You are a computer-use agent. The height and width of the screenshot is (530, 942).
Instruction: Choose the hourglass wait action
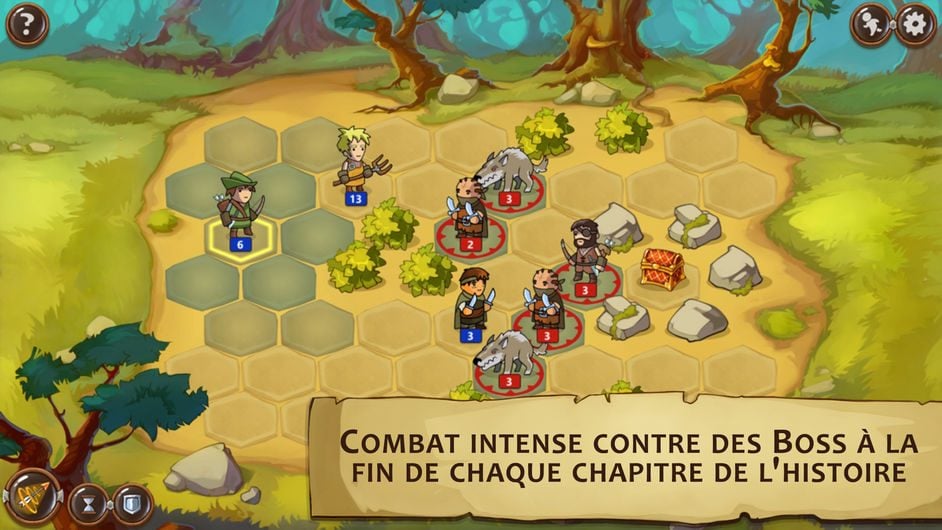click(87, 504)
